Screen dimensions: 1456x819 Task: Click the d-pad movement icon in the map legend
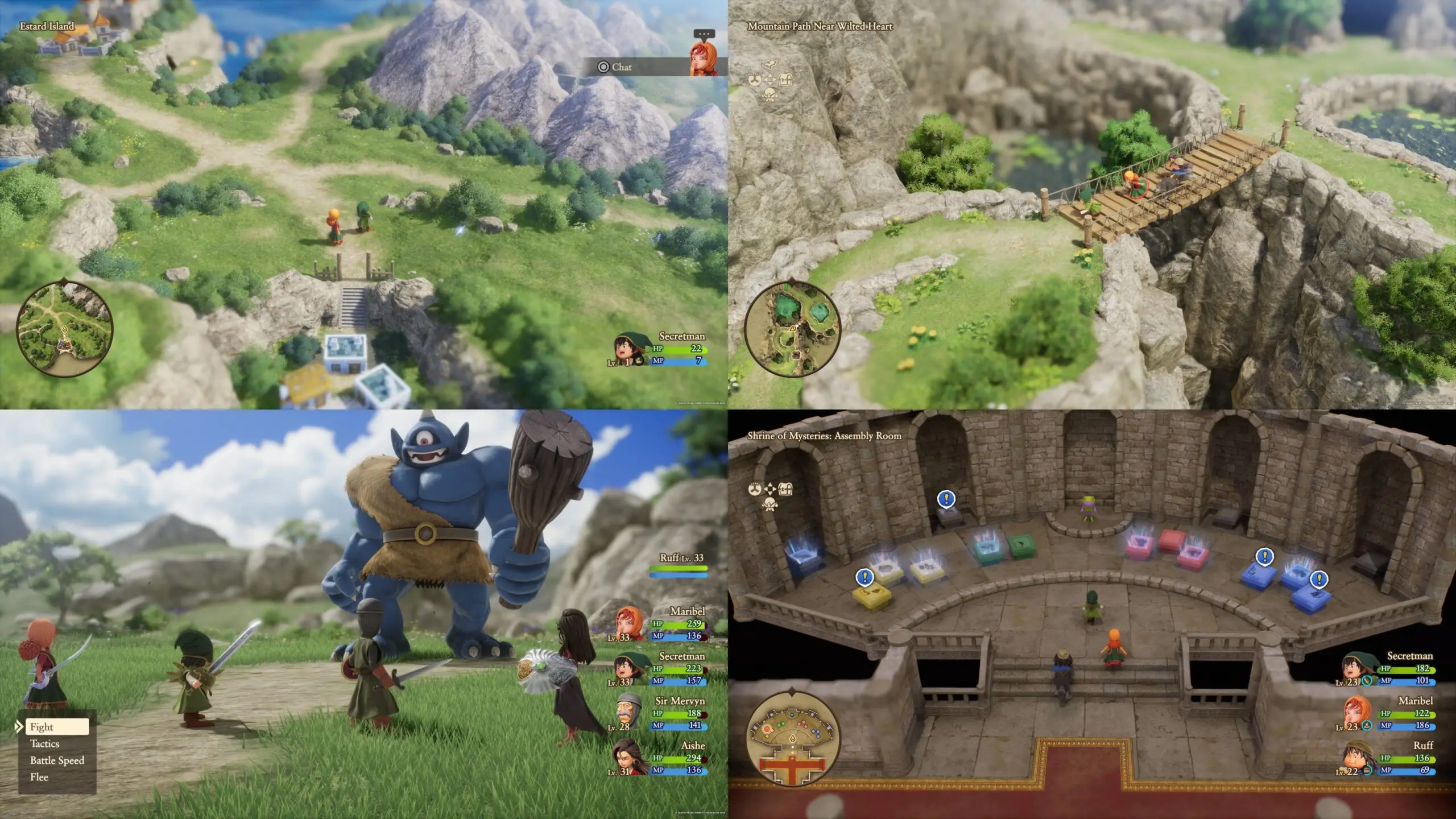[x=770, y=79]
